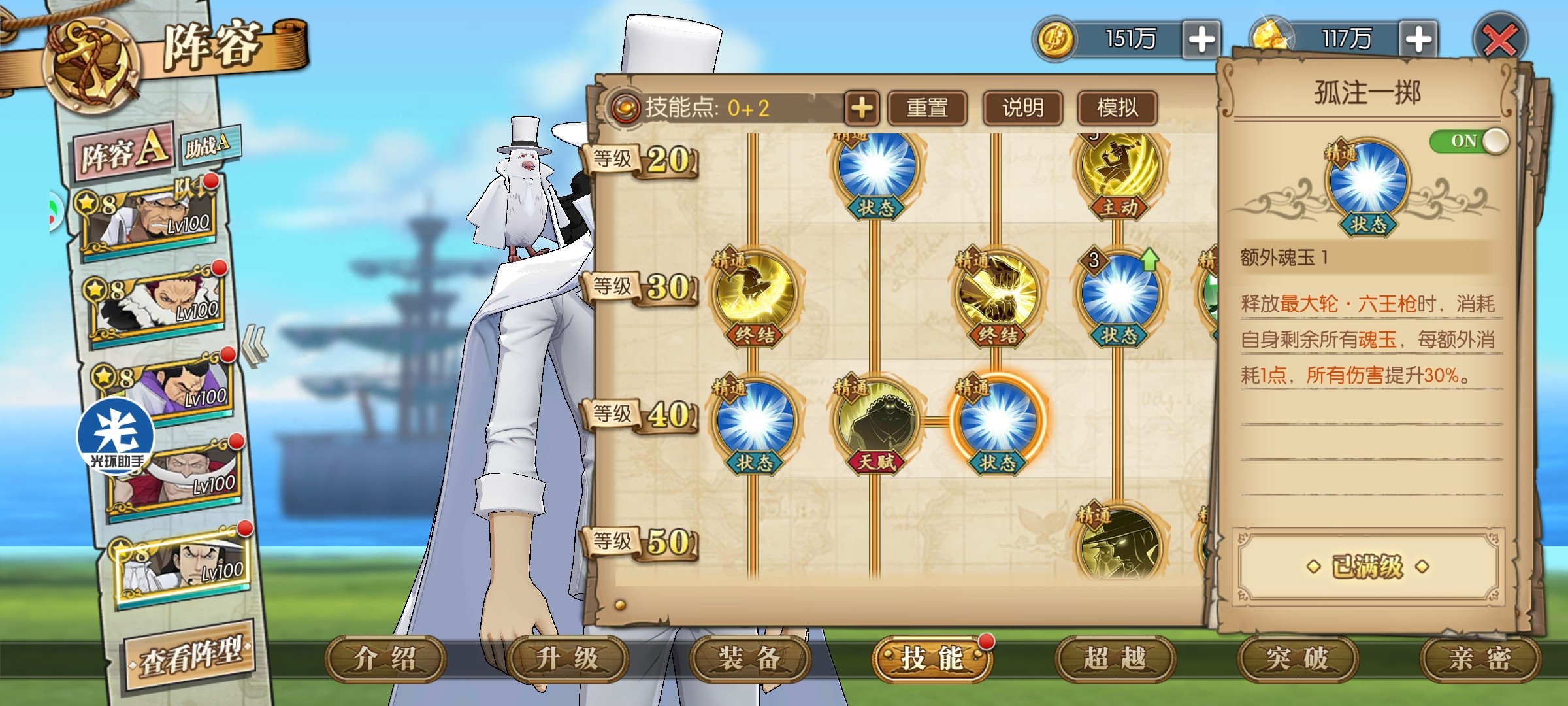Viewport: 1568px width, 706px height.
Task: Switch to the 突破 tab
Action: tap(1297, 658)
